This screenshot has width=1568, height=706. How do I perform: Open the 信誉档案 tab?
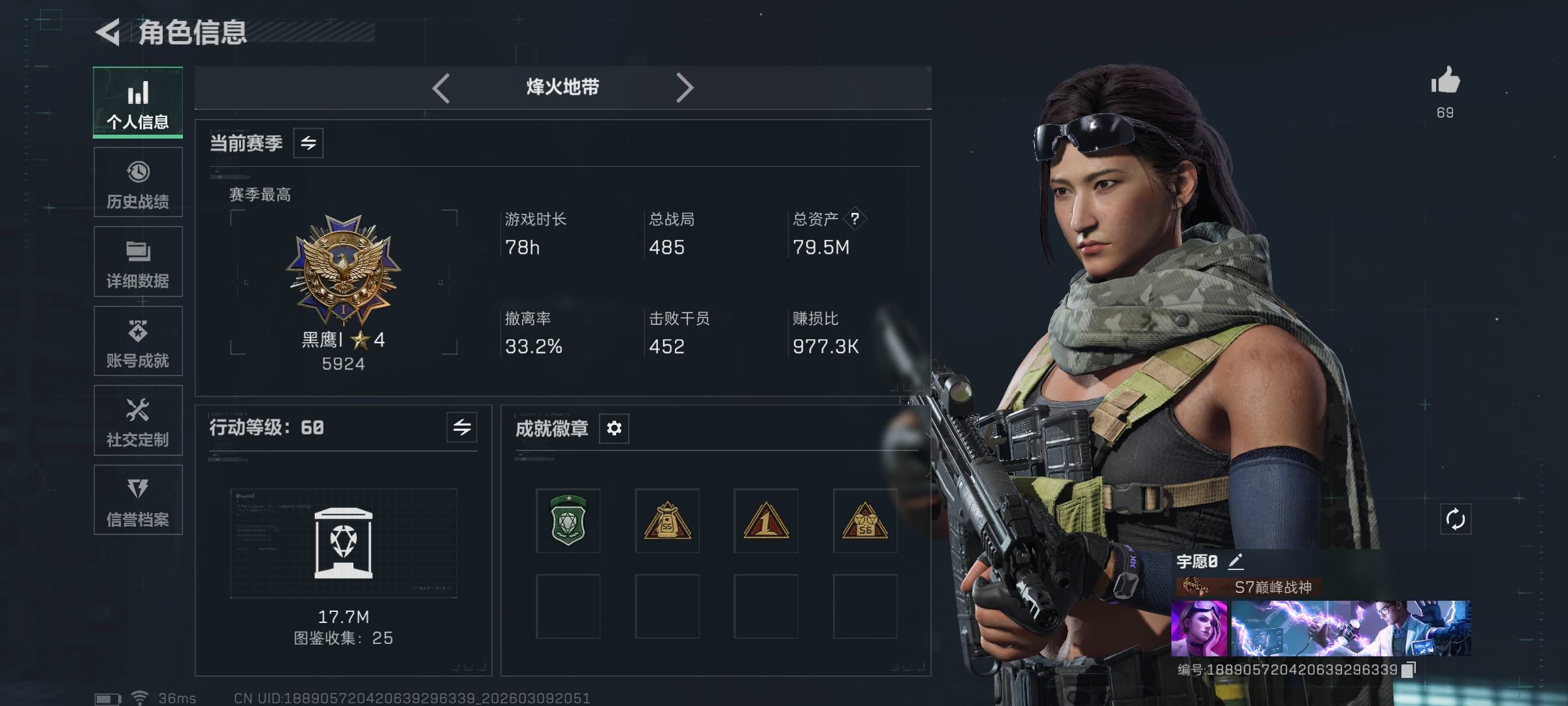coord(138,500)
